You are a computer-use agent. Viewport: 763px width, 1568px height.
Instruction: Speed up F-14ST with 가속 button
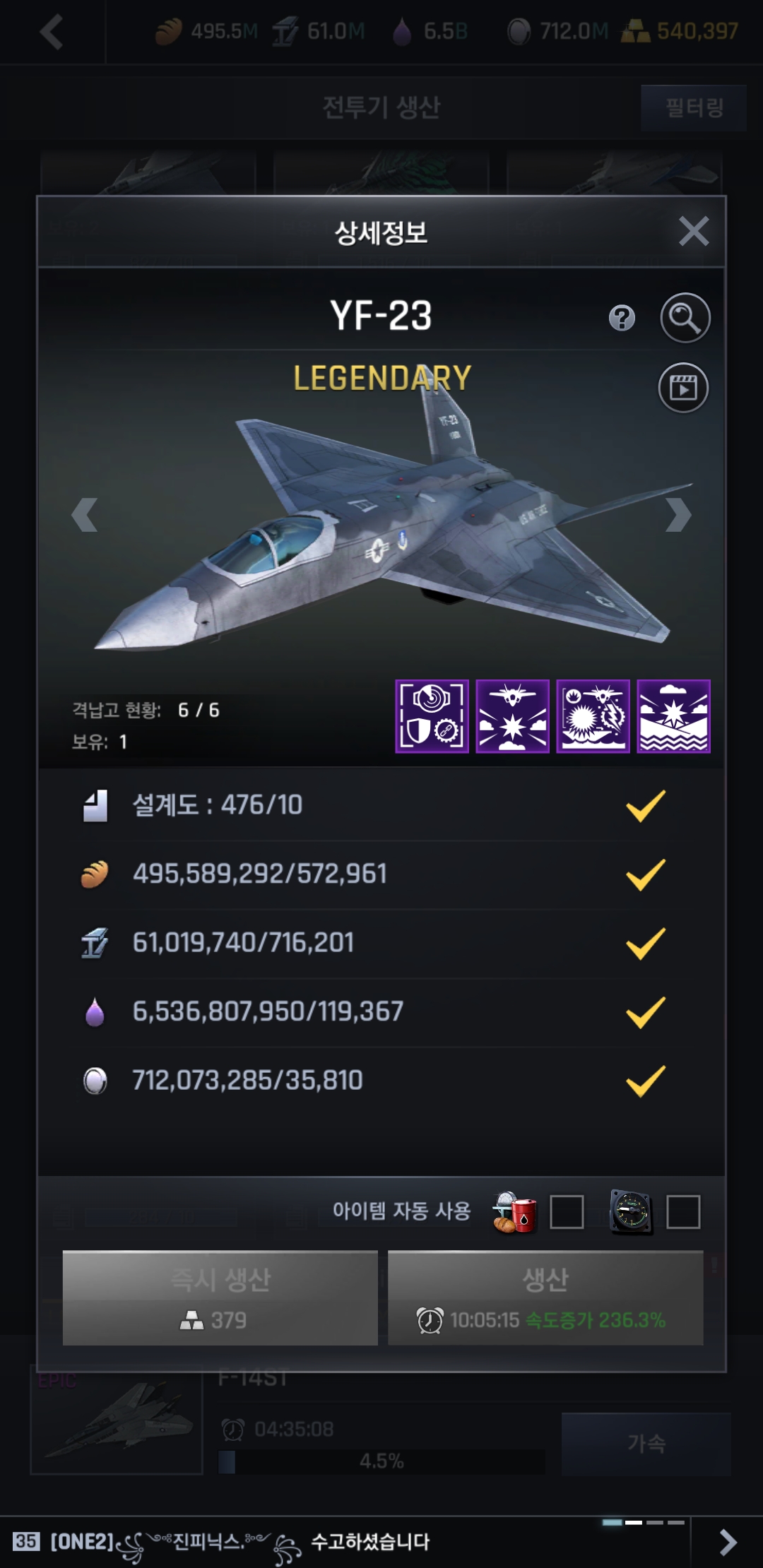(646, 1443)
